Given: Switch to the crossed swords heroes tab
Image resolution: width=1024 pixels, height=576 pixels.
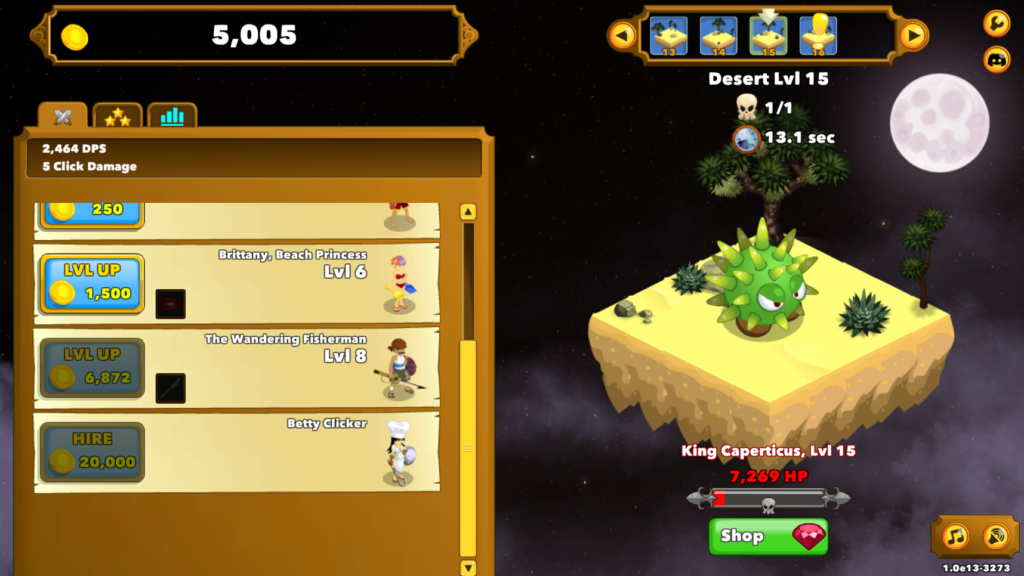Looking at the screenshot, I should 63,117.
